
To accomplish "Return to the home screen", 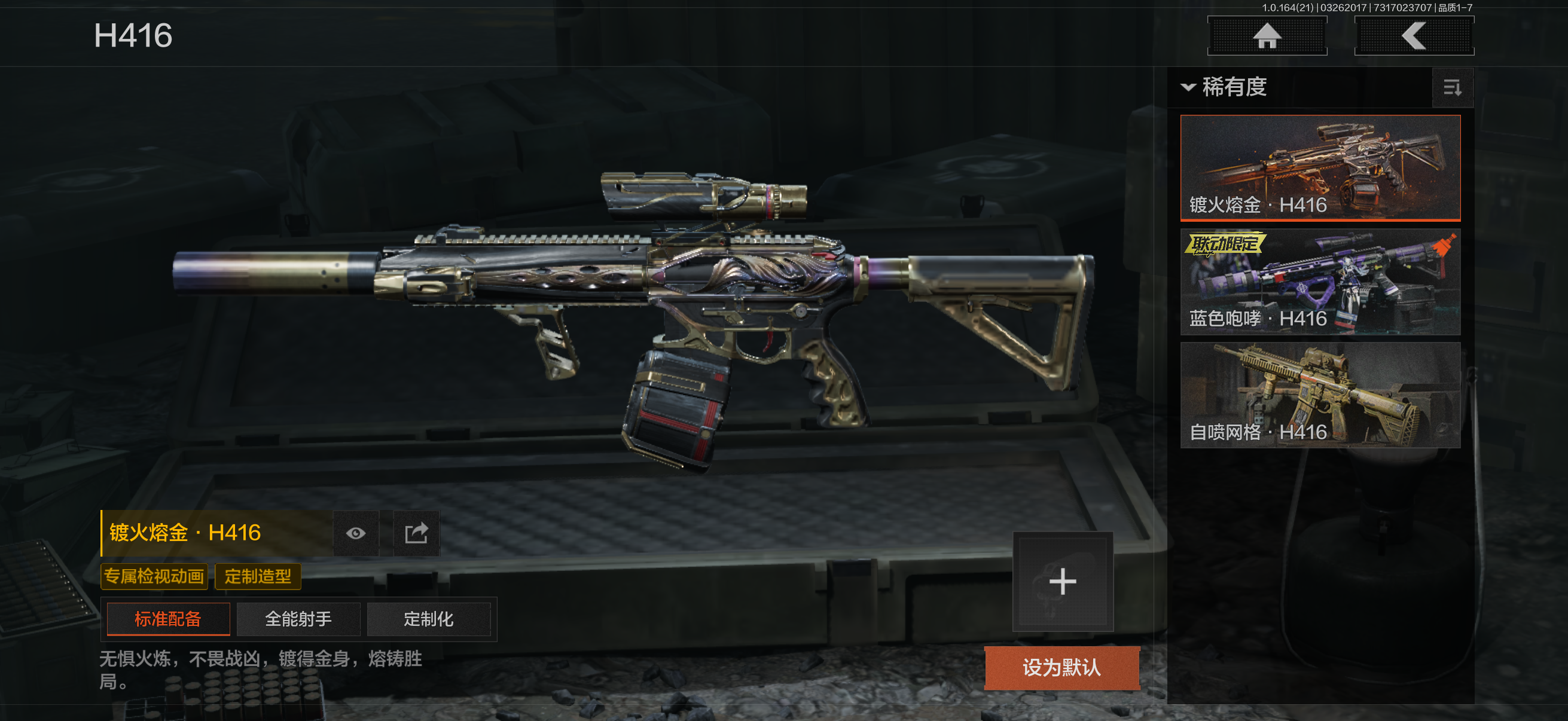I will 1267,36.
